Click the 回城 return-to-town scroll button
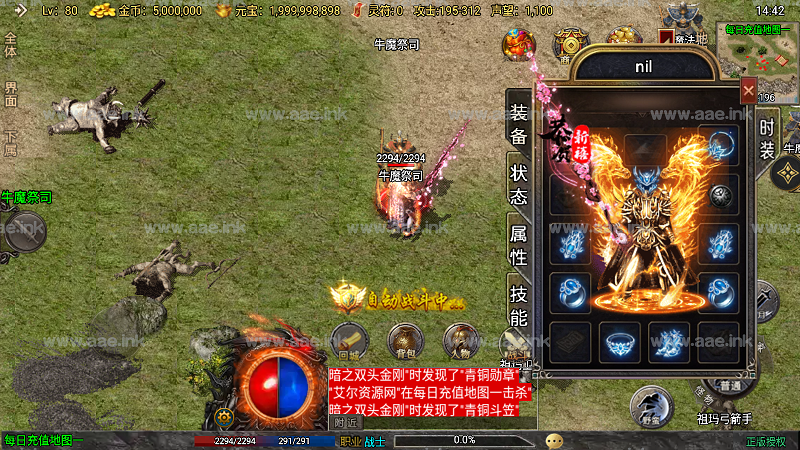The image size is (800, 450). point(349,341)
